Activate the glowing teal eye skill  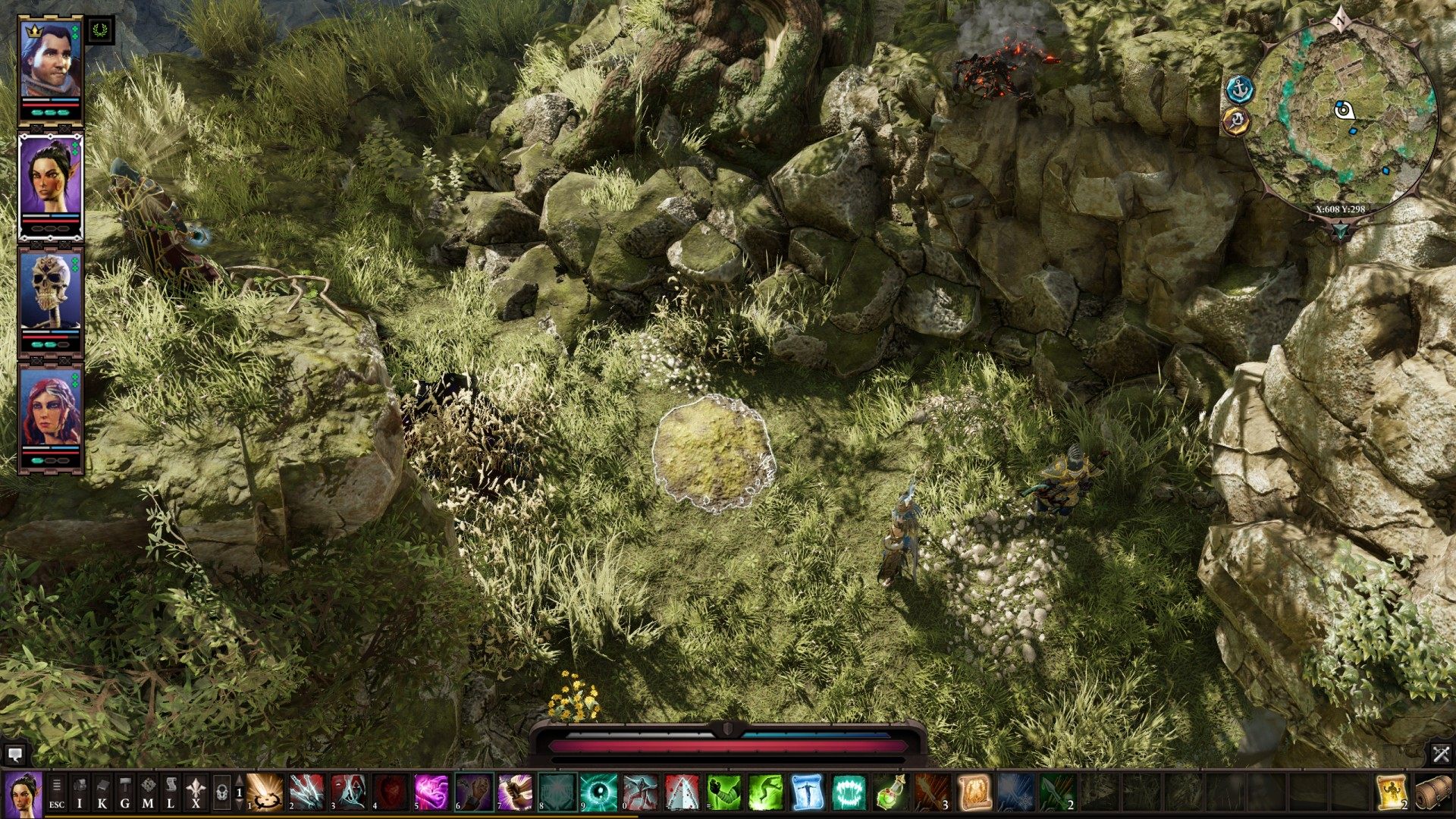point(598,792)
